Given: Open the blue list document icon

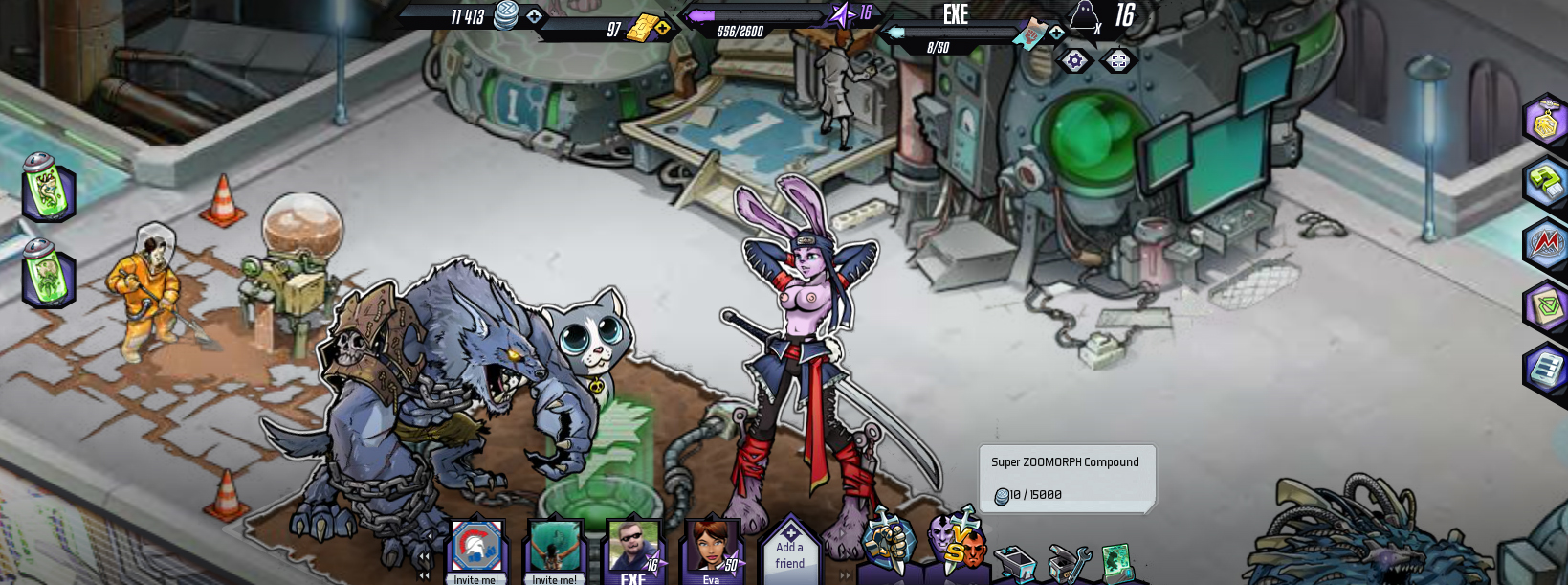Looking at the screenshot, I should tap(1545, 370).
